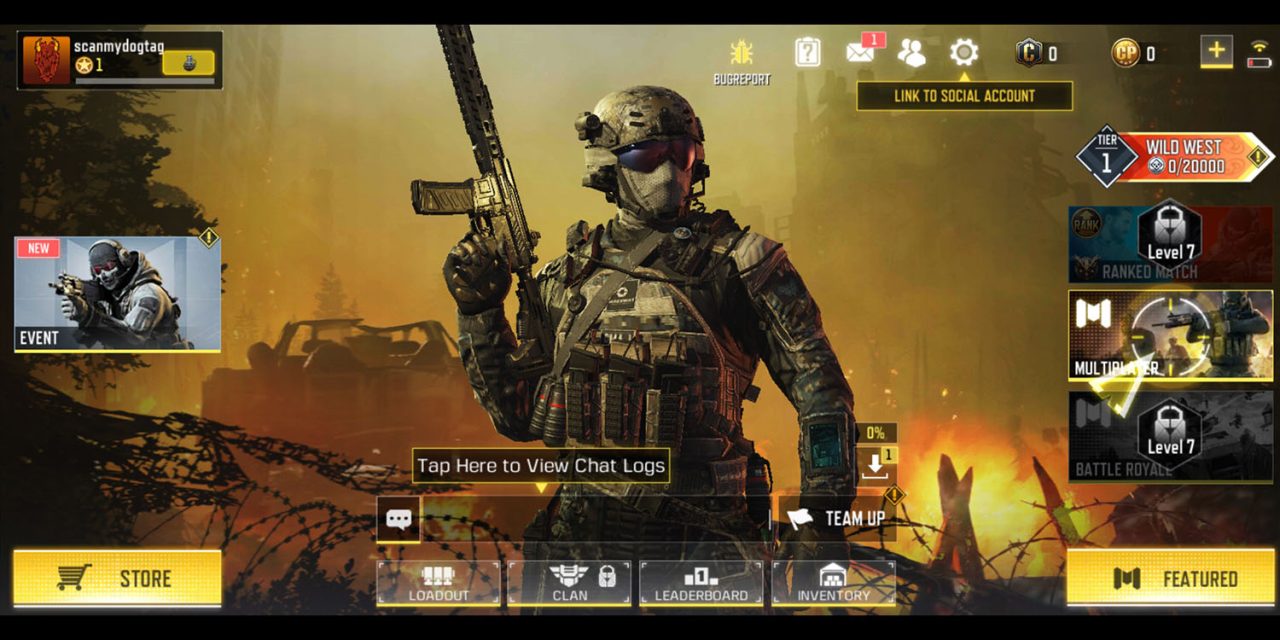Screen dimensions: 1280x640
Task: Open the Featured section
Action: tap(1169, 578)
